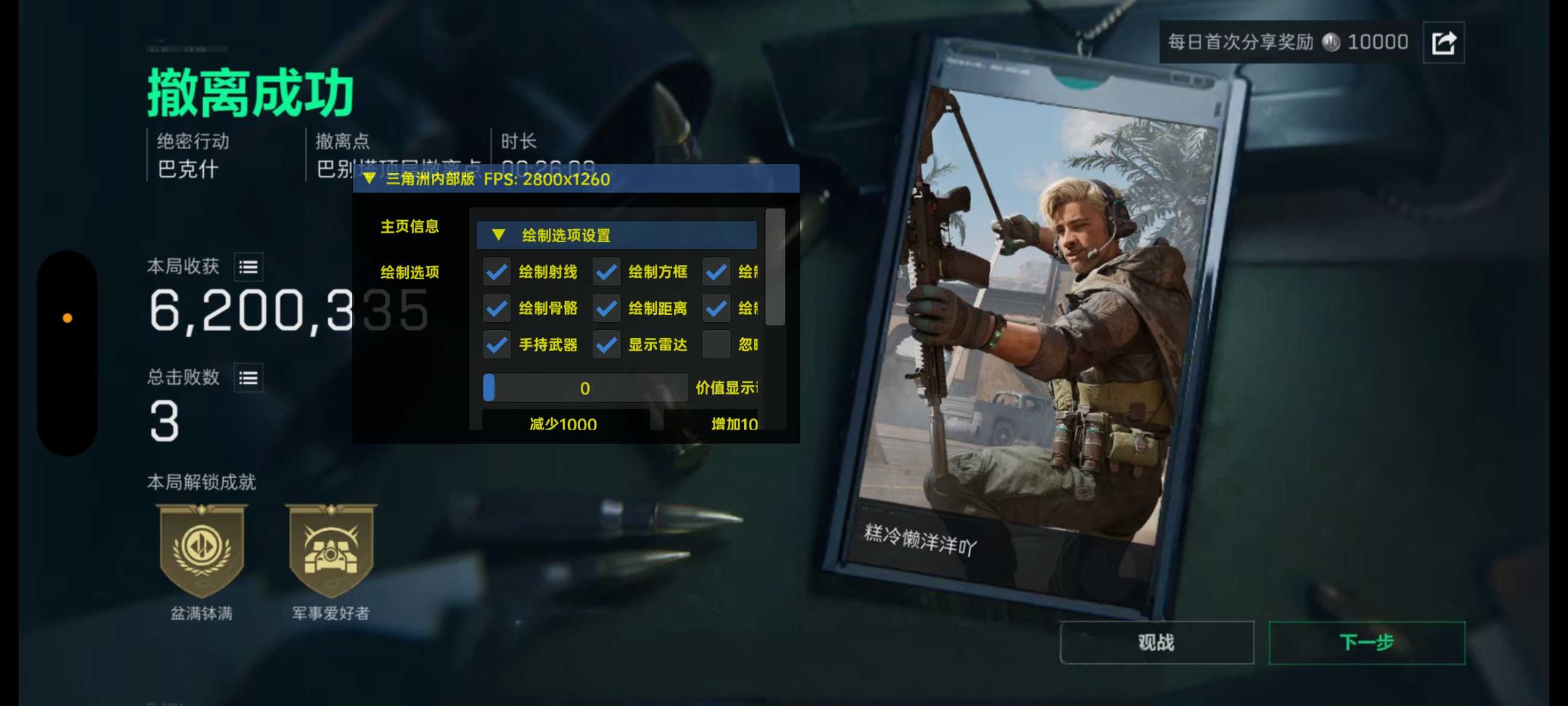This screenshot has height=706, width=1568.
Task: Uncheck the 绘制骨骼 option
Action: tap(497, 308)
